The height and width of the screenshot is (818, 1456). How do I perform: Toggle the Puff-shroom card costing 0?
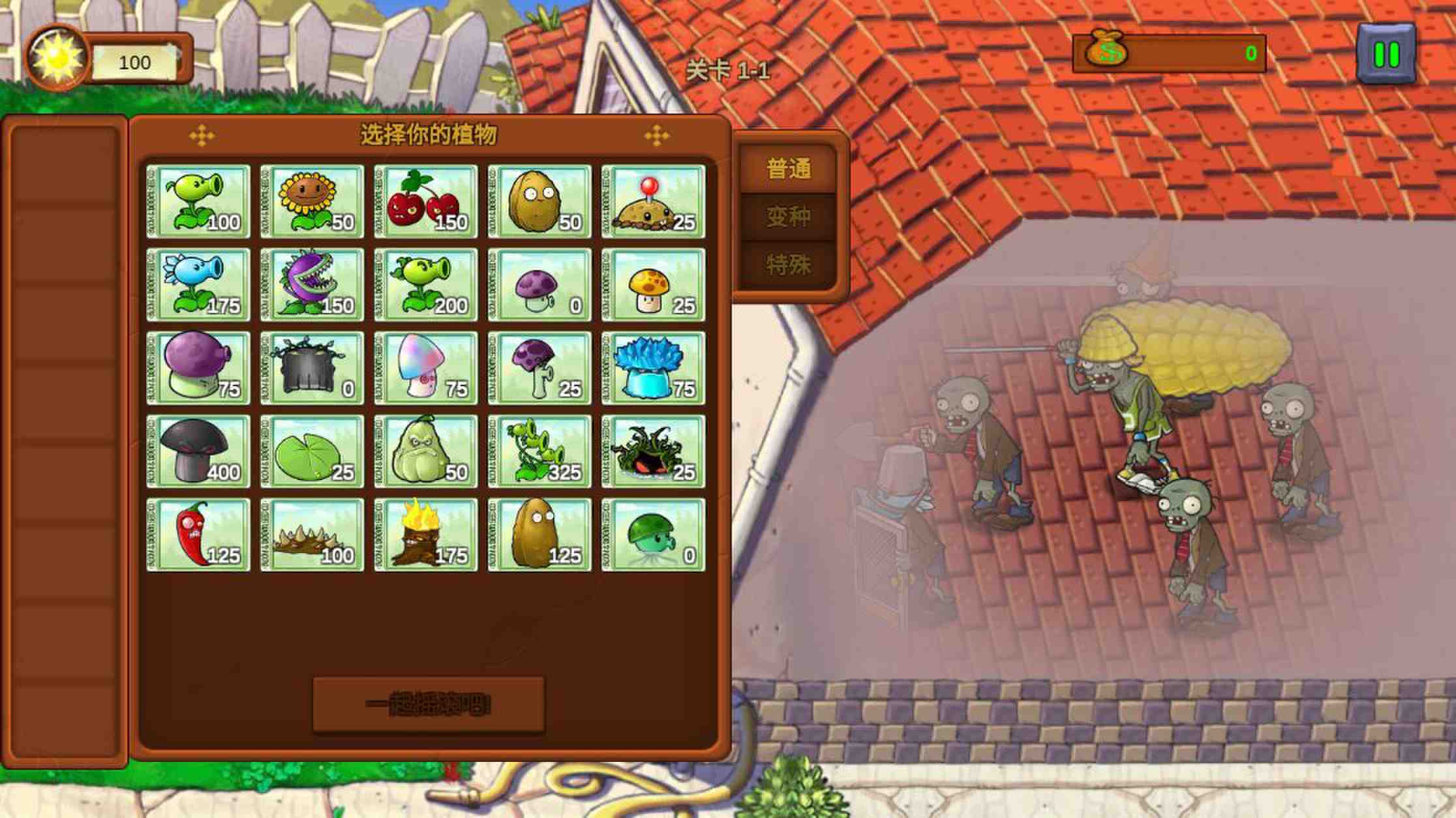pos(540,285)
